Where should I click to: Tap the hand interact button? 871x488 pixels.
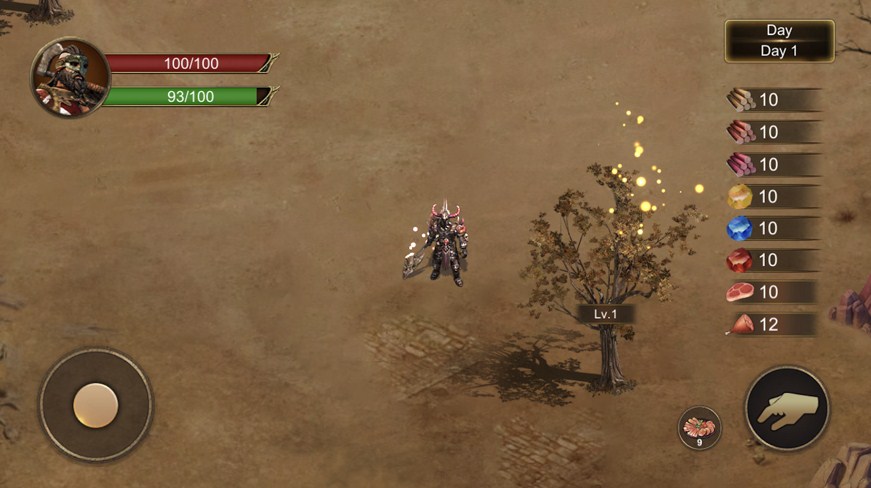(x=787, y=407)
